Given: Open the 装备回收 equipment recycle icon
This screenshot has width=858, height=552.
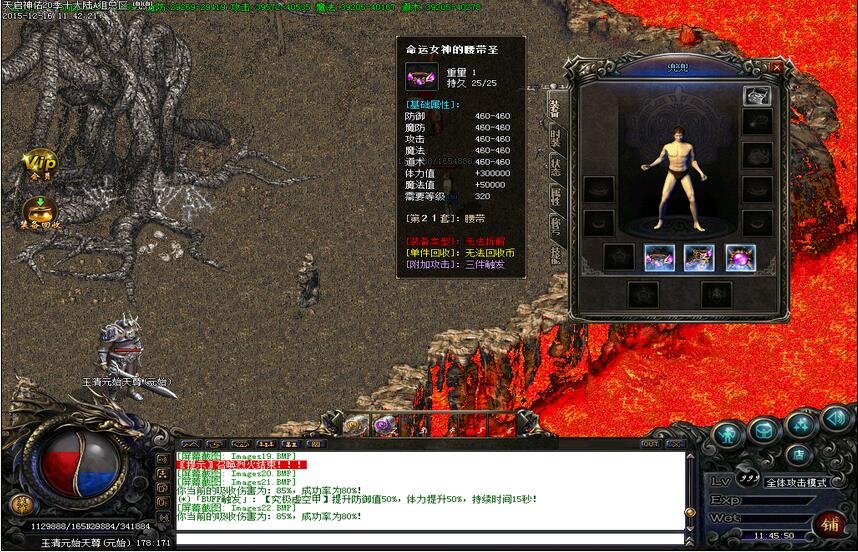Looking at the screenshot, I should (x=40, y=212).
